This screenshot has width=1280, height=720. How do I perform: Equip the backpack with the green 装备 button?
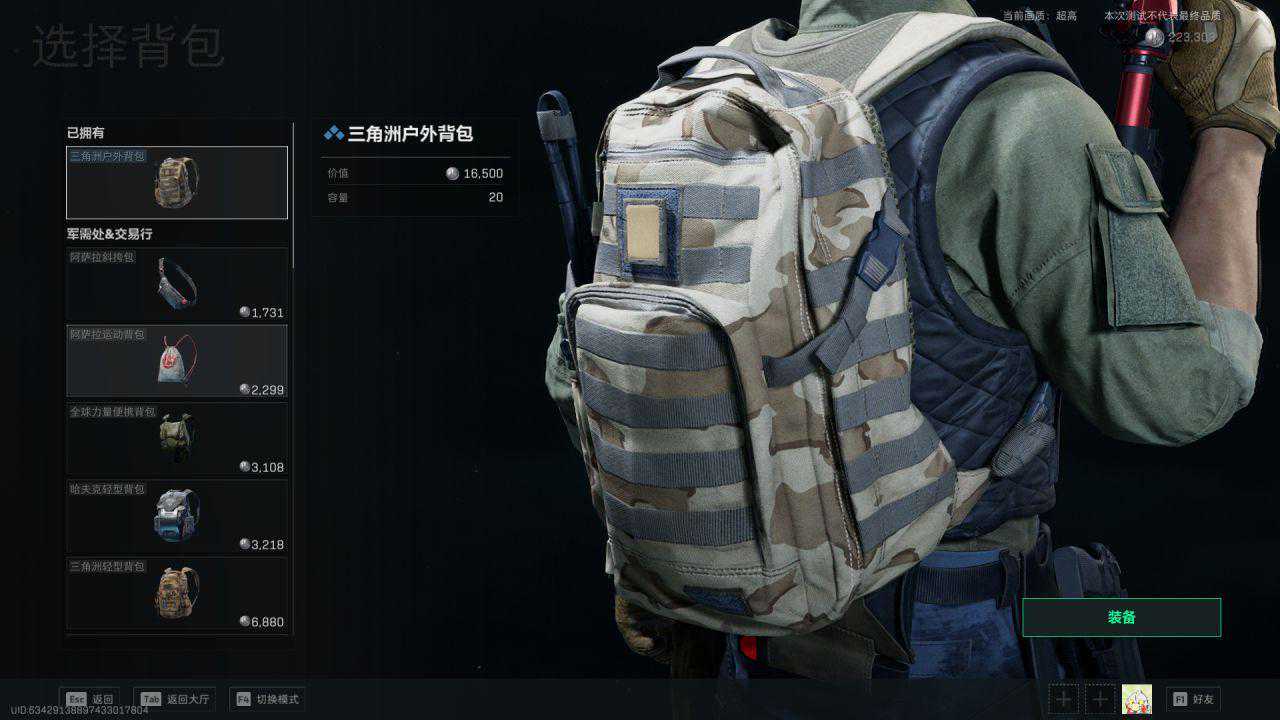click(x=1121, y=618)
